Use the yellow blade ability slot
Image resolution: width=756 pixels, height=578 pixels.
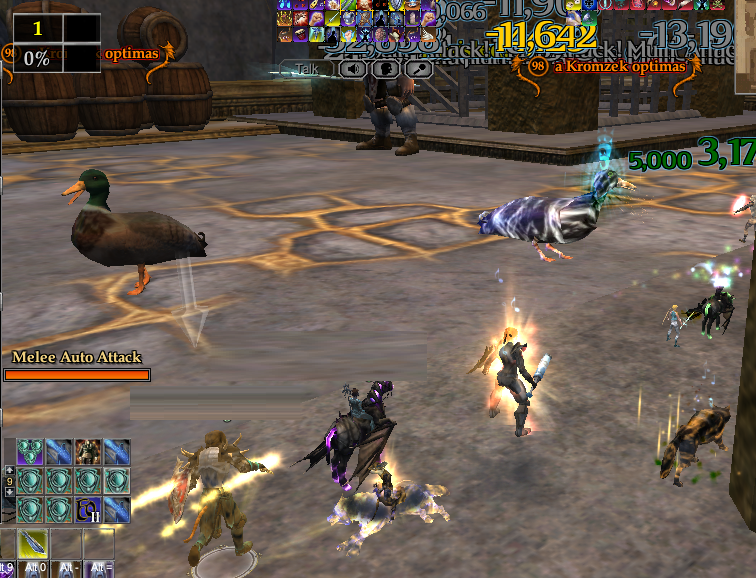pyautogui.click(x=32, y=544)
